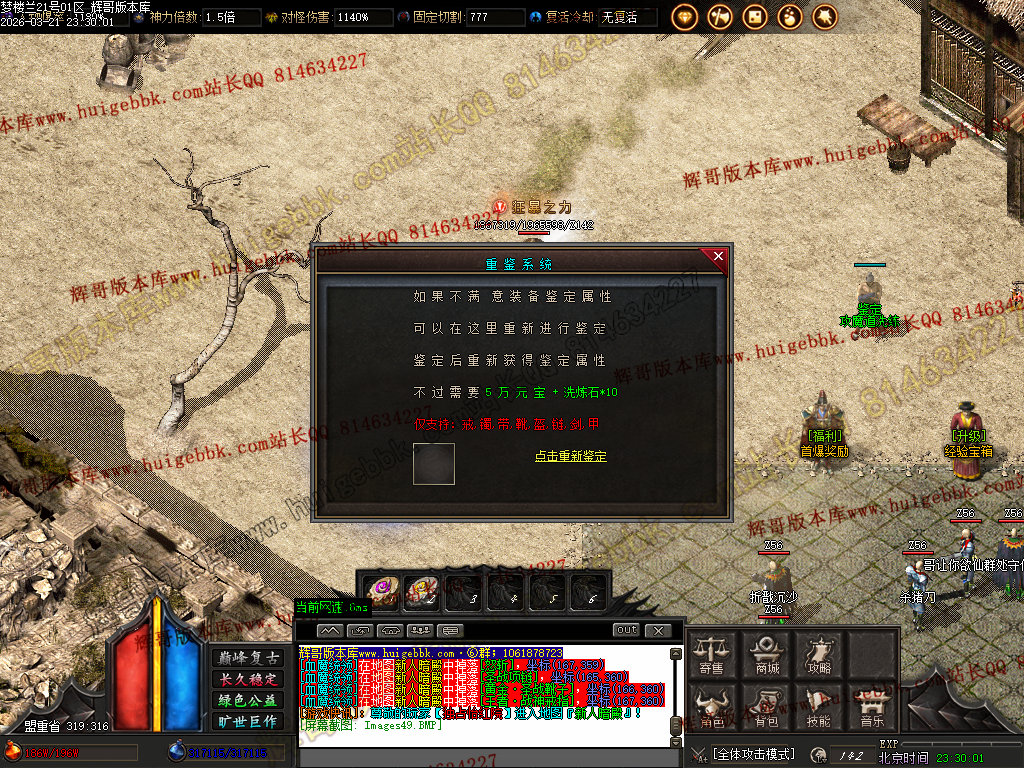Screen dimensions: 1024x768
Task: Select the empty equipment slot in the re-appraisal window
Action: [434, 463]
